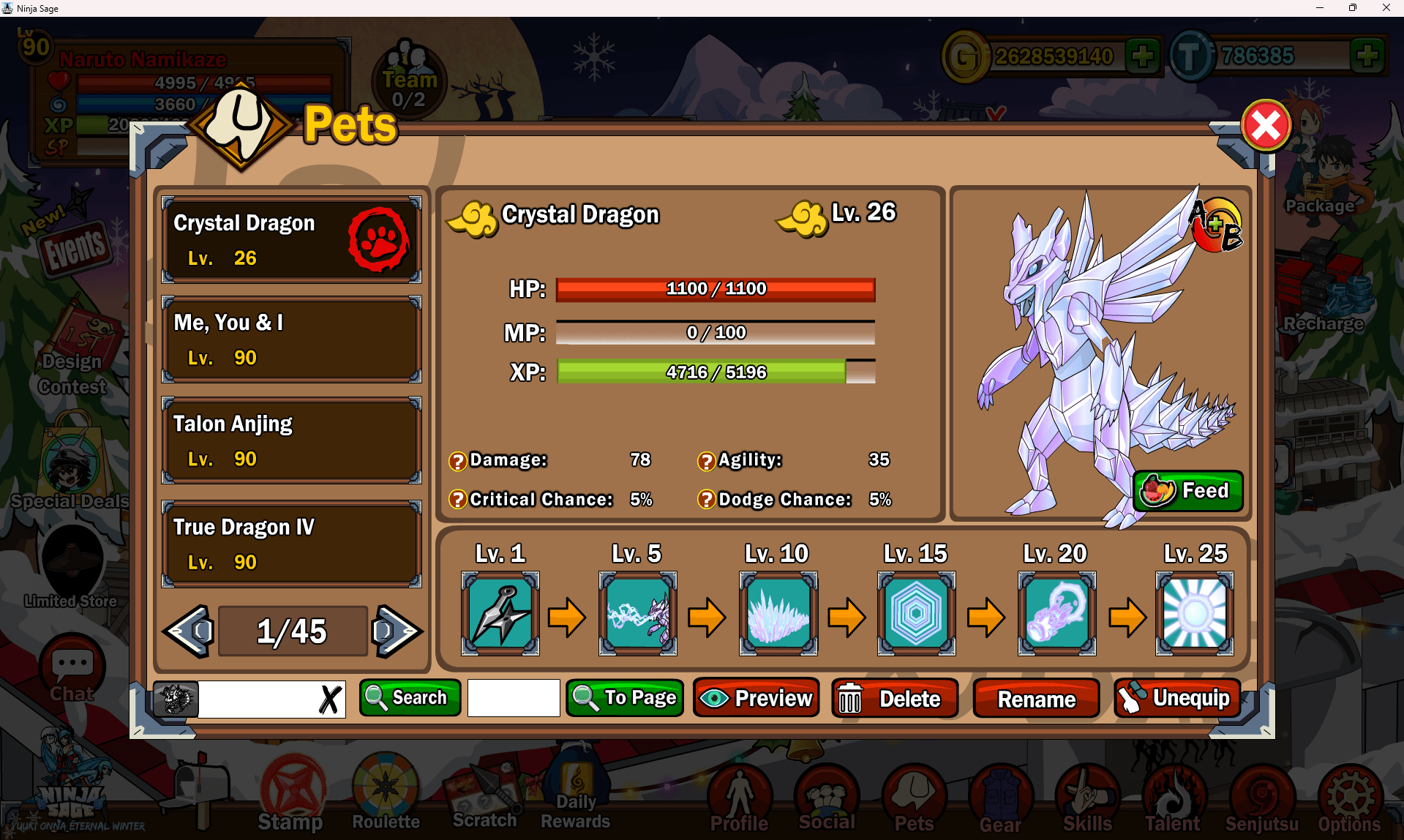Close the Pets window
The image size is (1404, 840).
[x=1266, y=125]
